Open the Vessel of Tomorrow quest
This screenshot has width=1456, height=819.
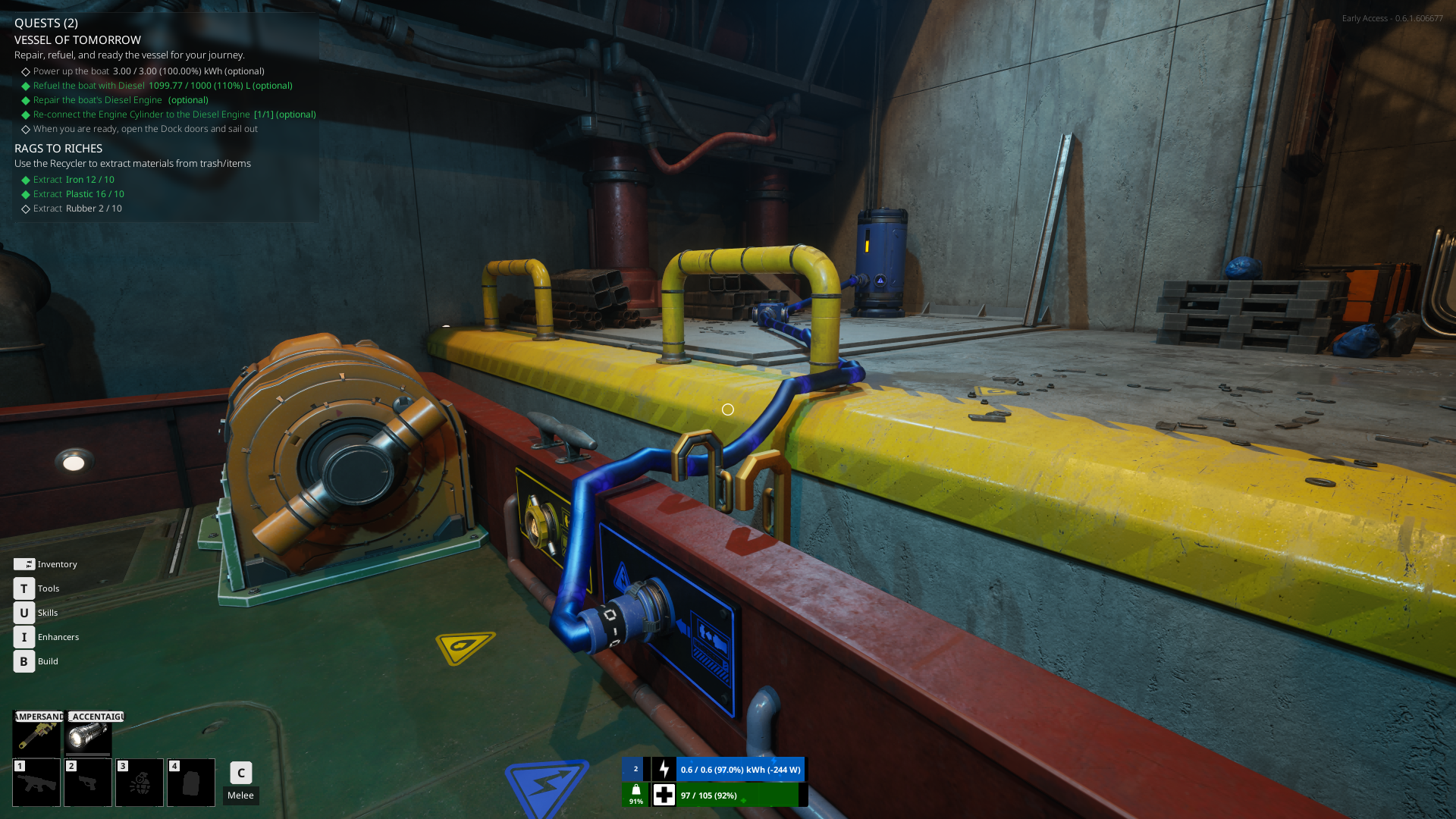(77, 40)
